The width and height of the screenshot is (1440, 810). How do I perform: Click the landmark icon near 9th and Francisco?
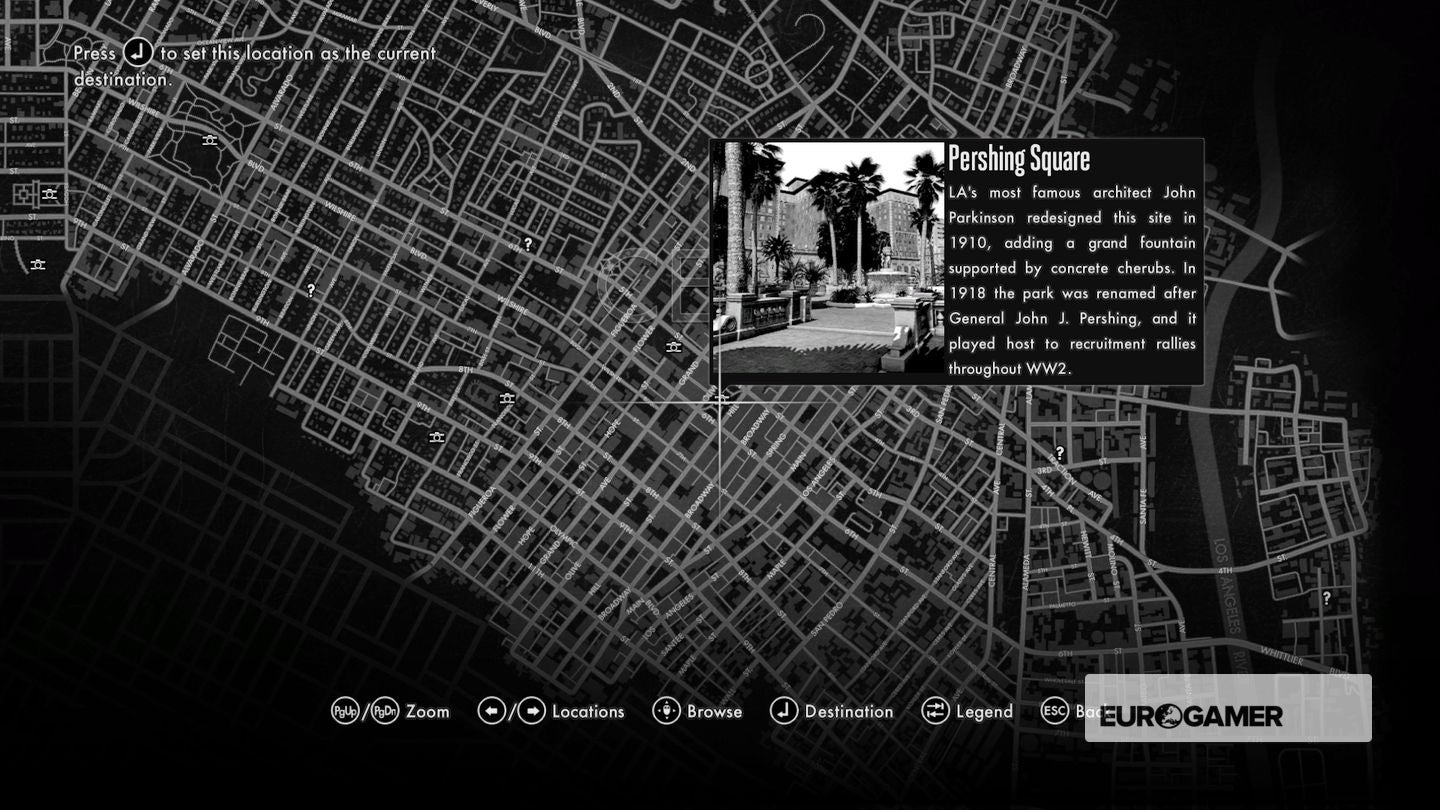click(x=437, y=436)
